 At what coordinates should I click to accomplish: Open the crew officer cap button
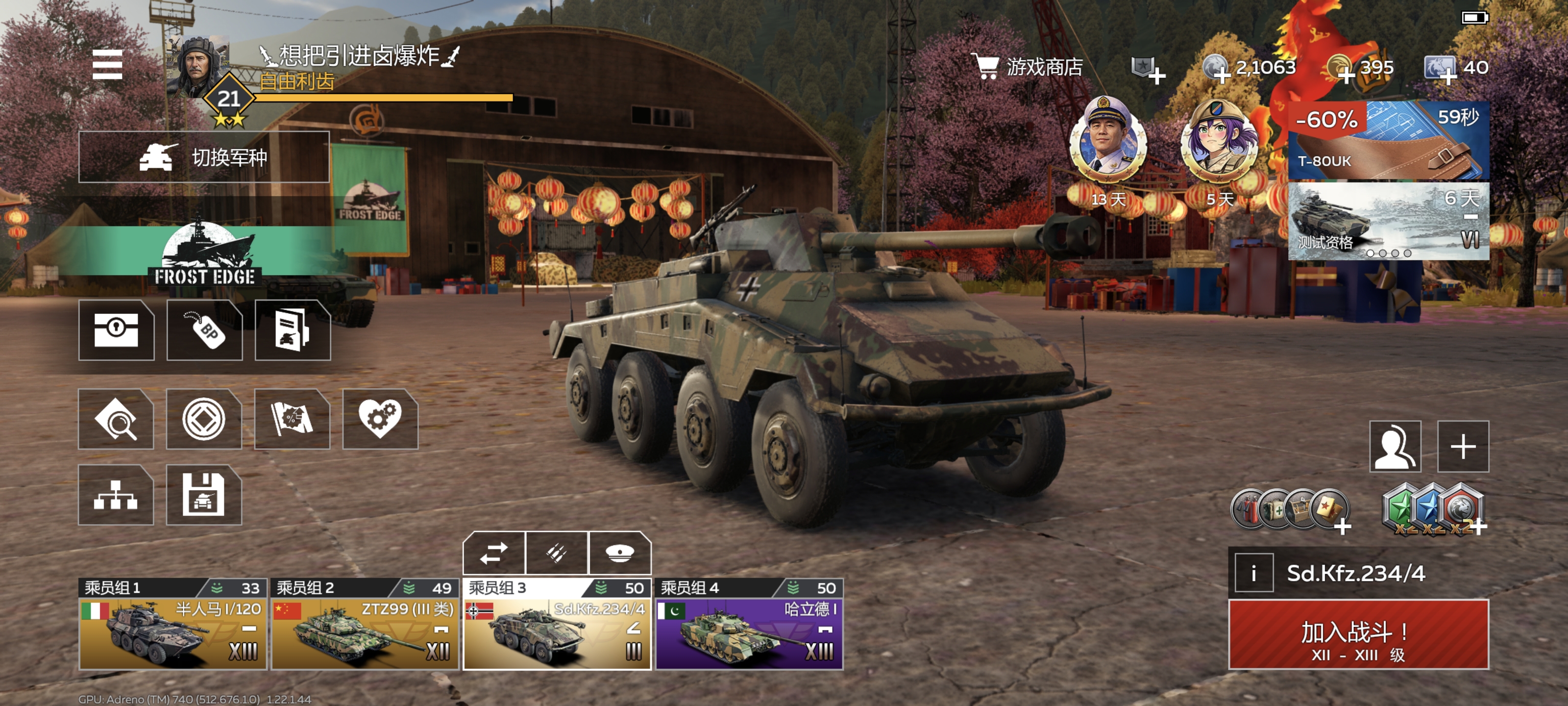(620, 553)
